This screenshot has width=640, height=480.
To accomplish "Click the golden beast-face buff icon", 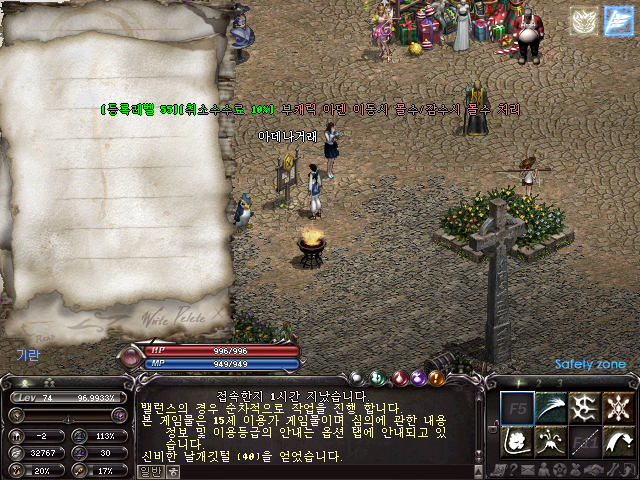I will point(584,21).
